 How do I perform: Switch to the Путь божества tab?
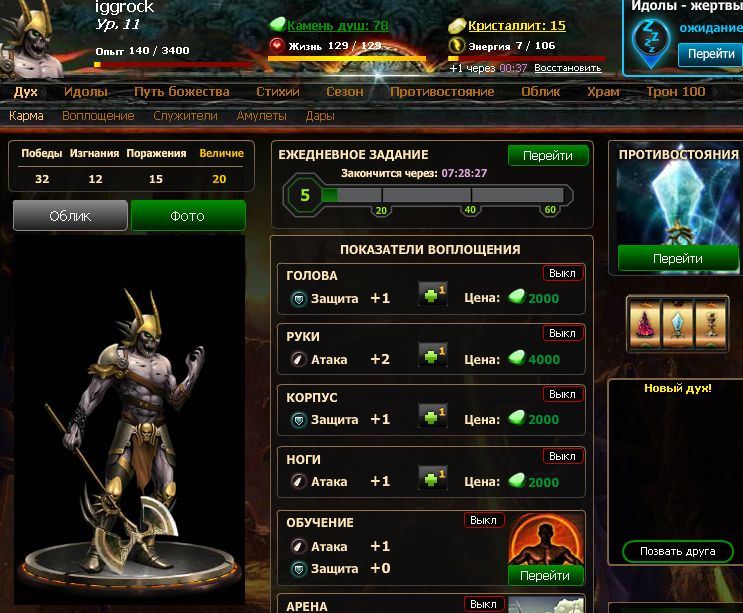point(181,92)
